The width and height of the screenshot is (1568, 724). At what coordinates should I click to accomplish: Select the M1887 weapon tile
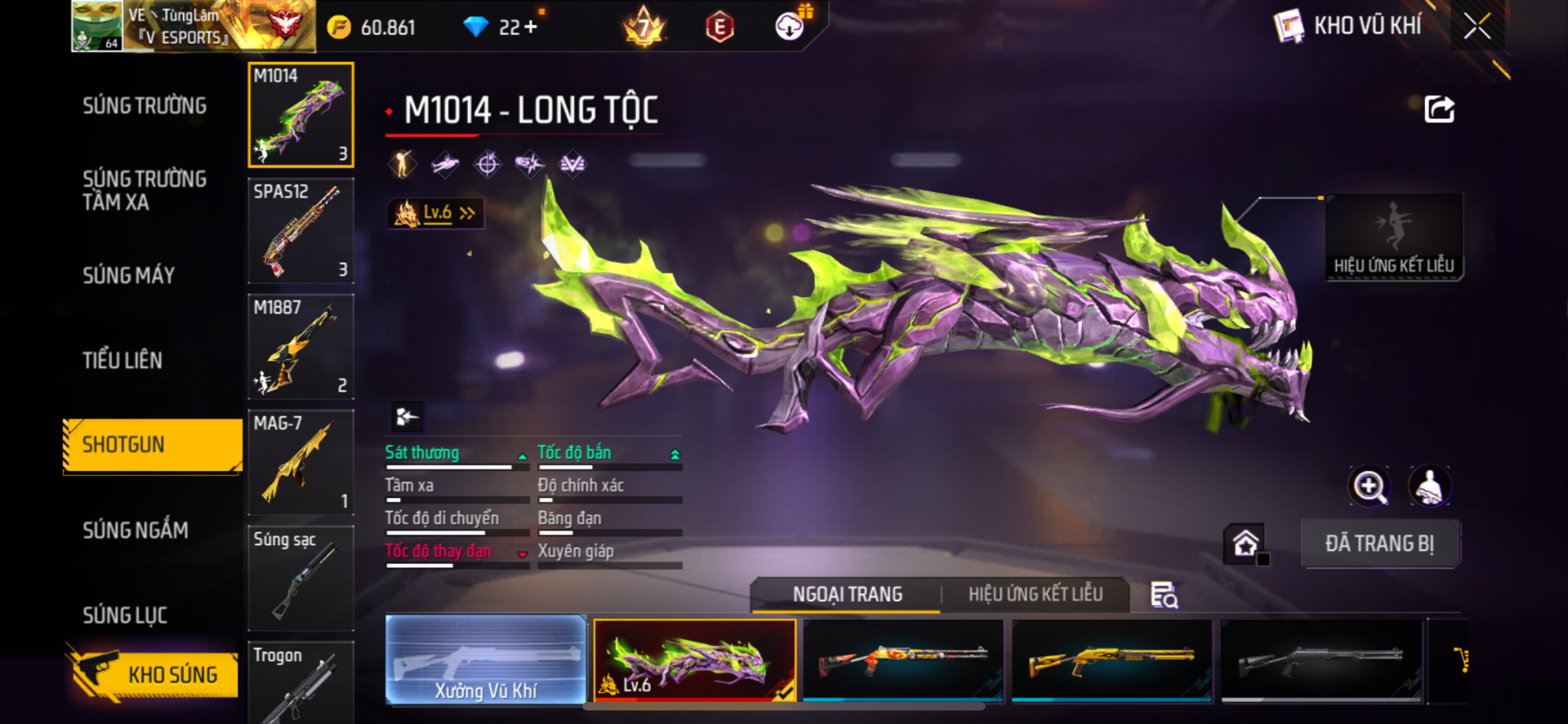(301, 347)
